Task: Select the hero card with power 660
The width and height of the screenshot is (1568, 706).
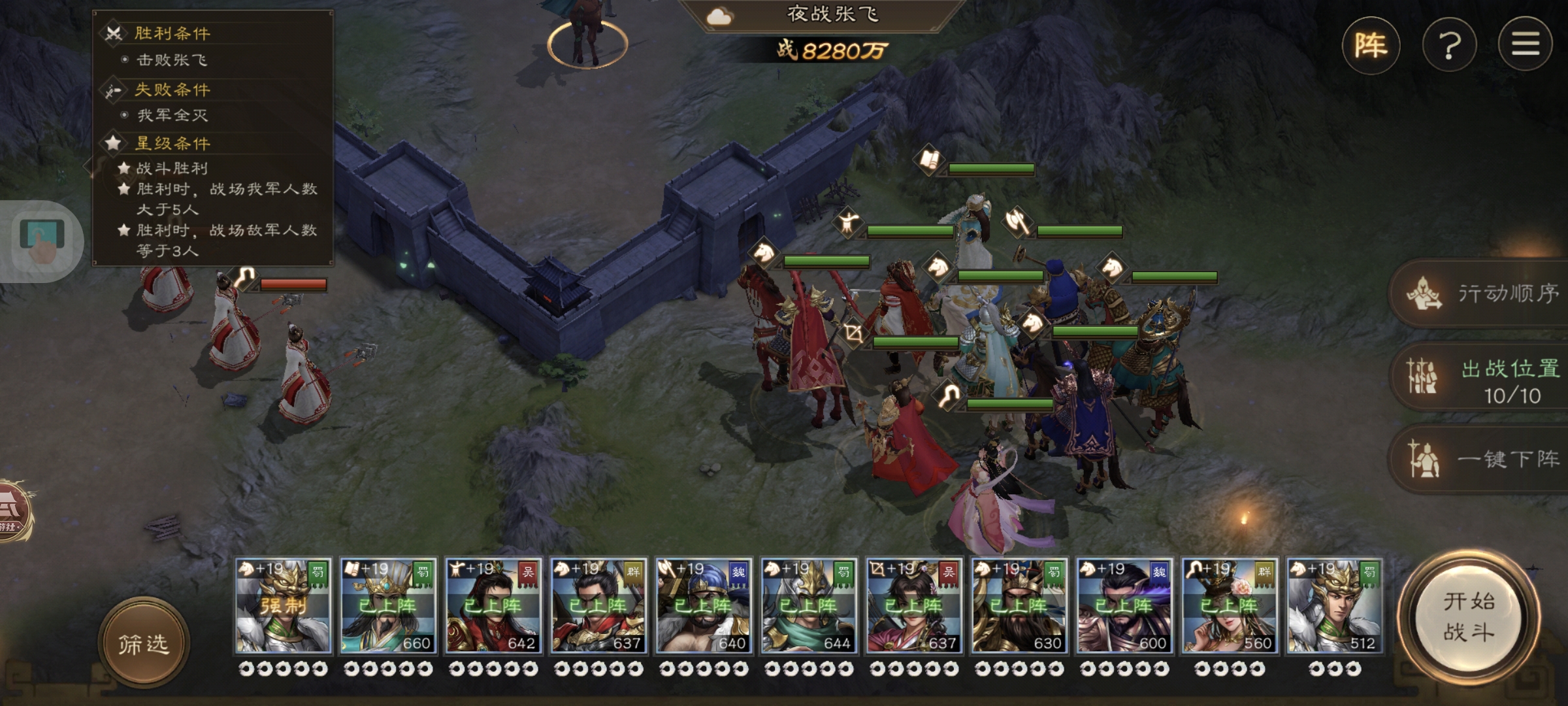Action: point(388,606)
